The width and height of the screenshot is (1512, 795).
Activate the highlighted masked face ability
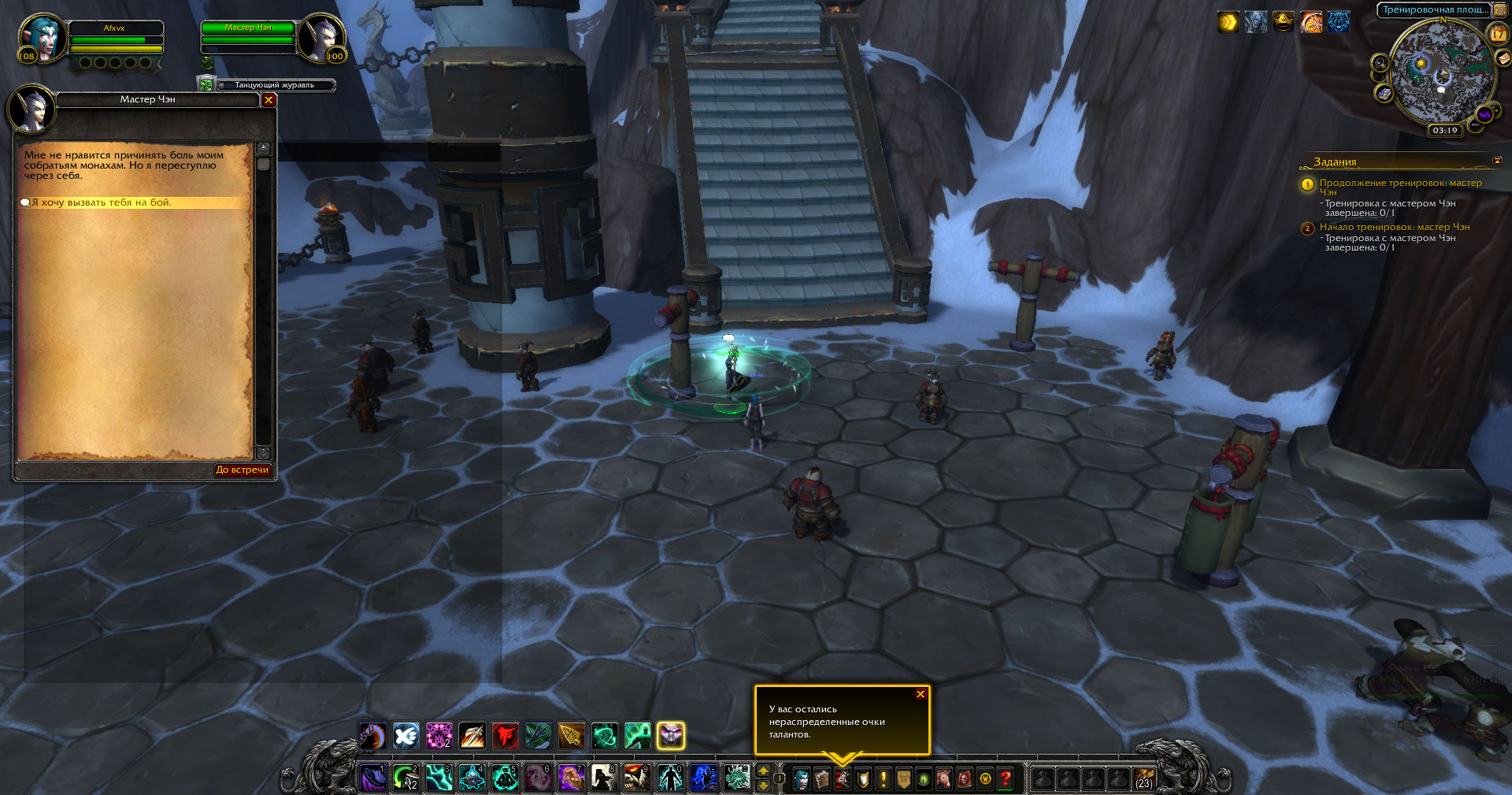671,736
